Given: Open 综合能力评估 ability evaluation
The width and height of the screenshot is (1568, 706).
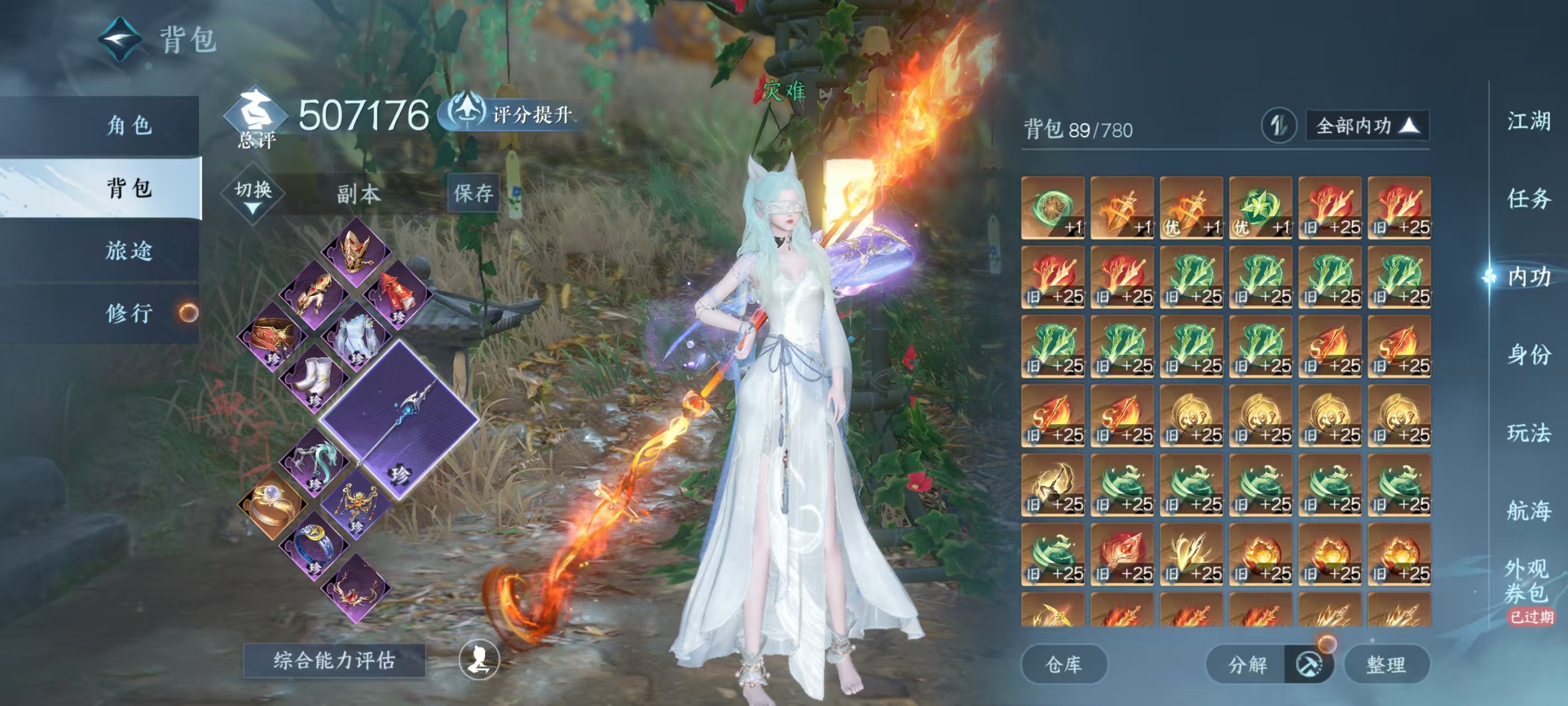Looking at the screenshot, I should point(334,660).
